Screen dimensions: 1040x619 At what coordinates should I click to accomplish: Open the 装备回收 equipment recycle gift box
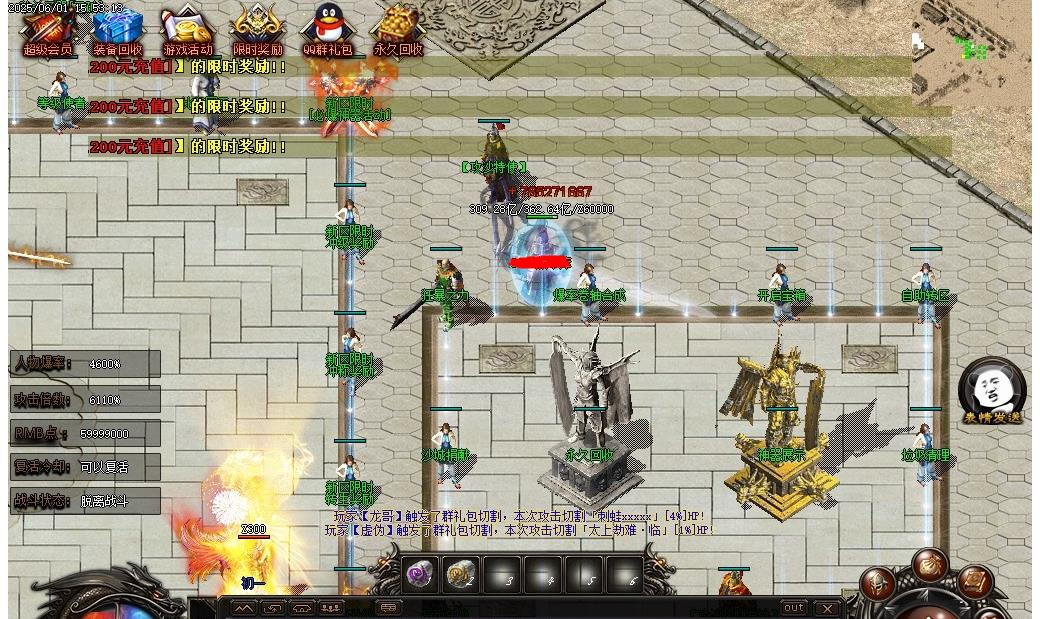[x=118, y=28]
